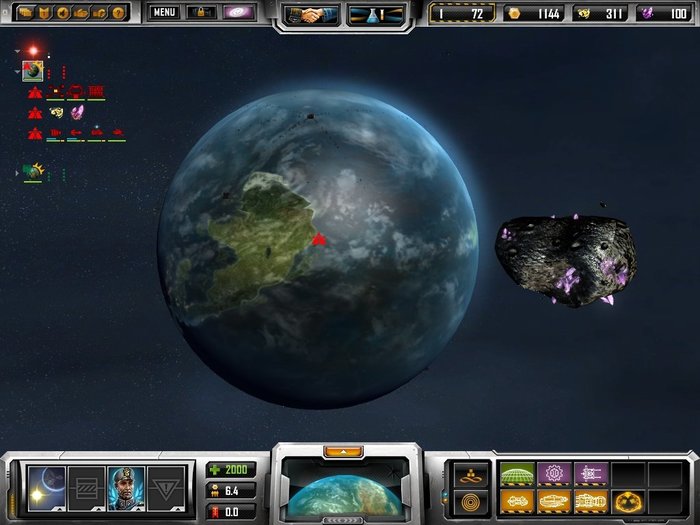The width and height of the screenshot is (700, 525).
Task: Select the red star in empire tree
Action: tap(33, 50)
